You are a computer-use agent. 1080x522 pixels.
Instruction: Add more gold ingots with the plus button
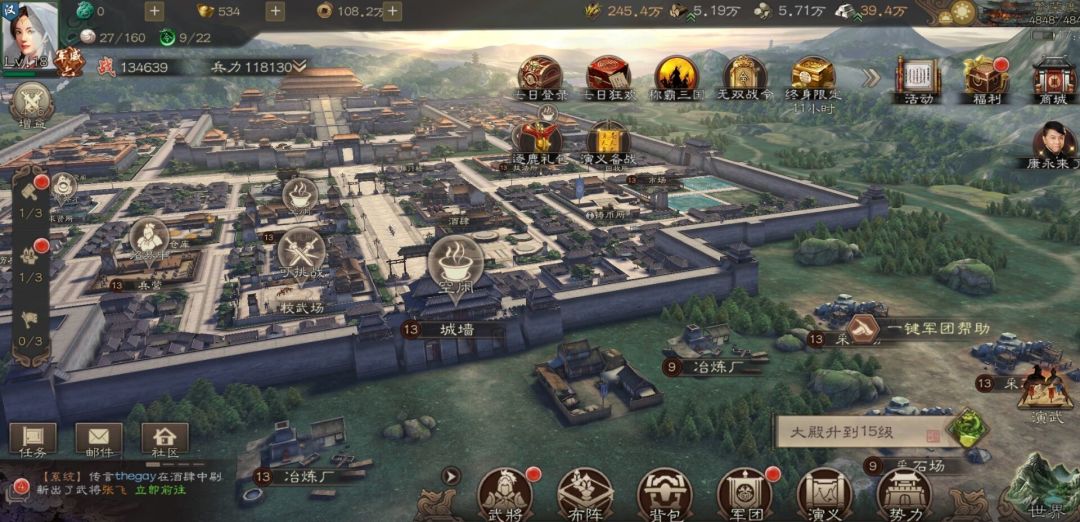275,12
